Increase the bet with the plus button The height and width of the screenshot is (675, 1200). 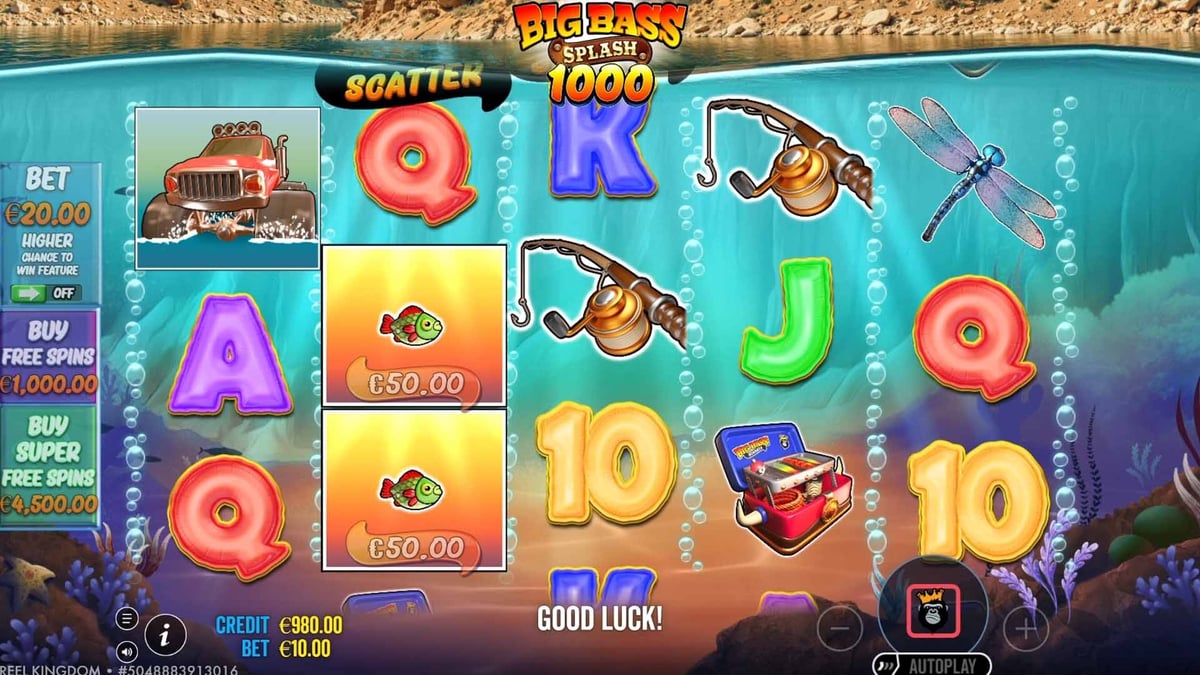click(x=1025, y=628)
